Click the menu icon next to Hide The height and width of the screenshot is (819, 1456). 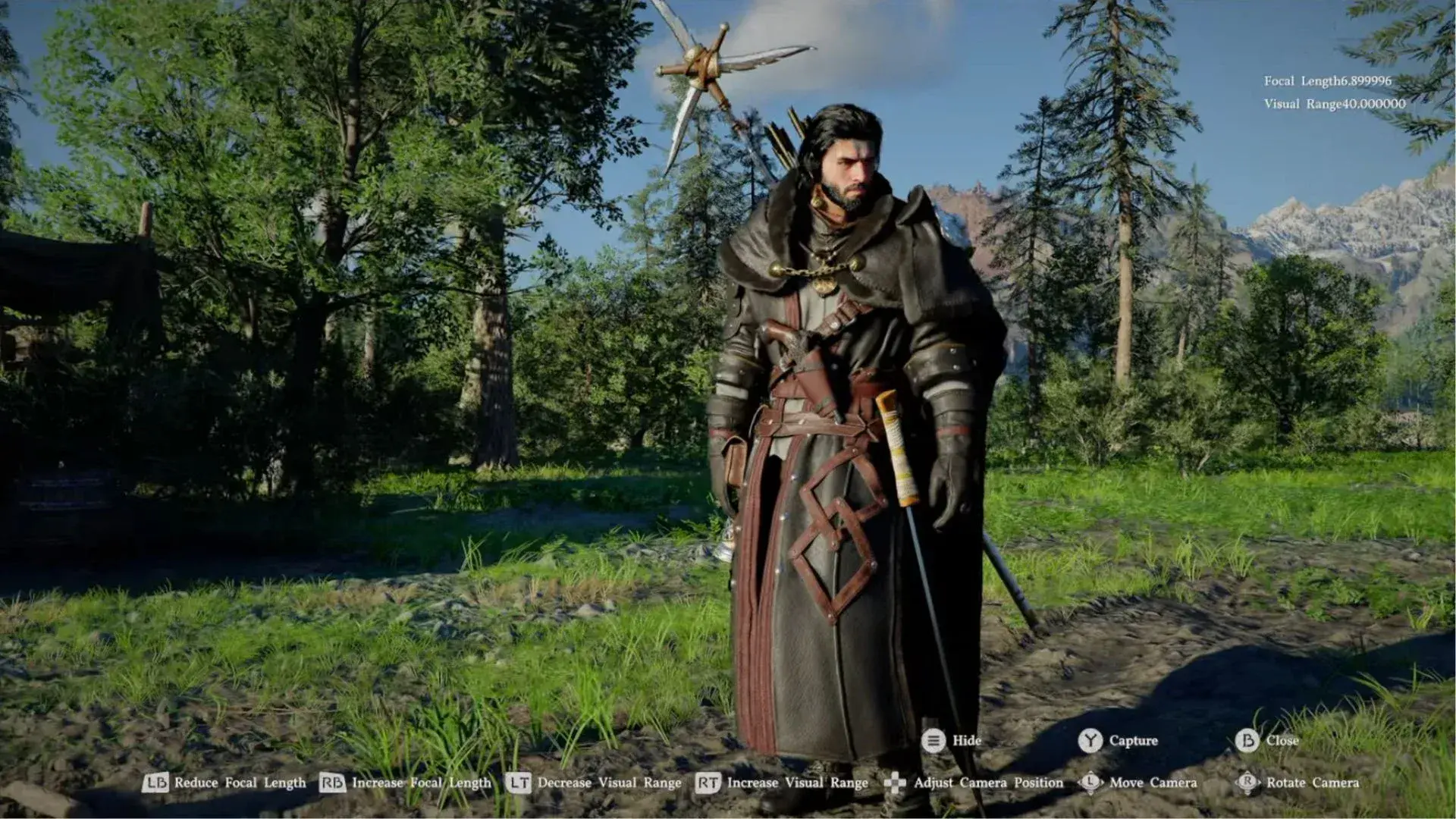[934, 741]
